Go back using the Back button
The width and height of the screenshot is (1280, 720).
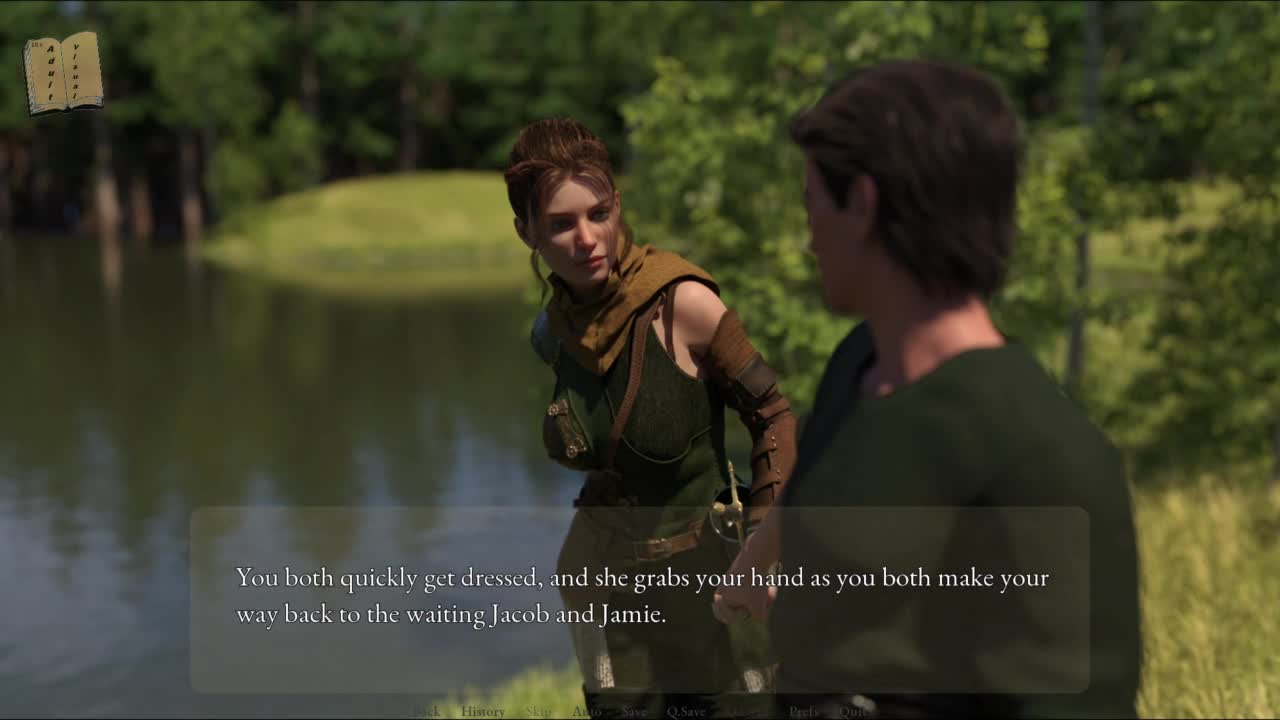click(x=427, y=712)
